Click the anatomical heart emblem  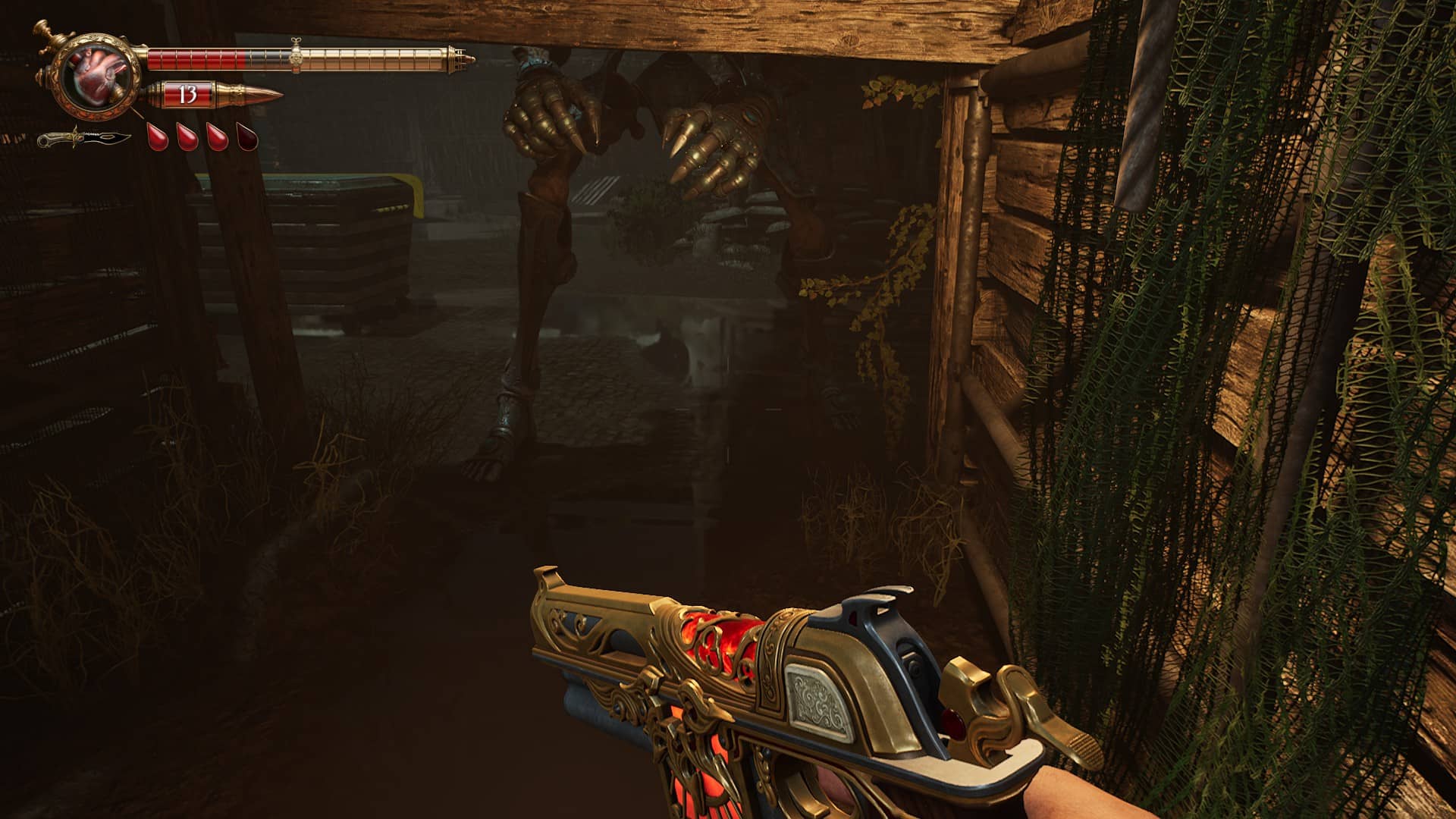point(99,75)
